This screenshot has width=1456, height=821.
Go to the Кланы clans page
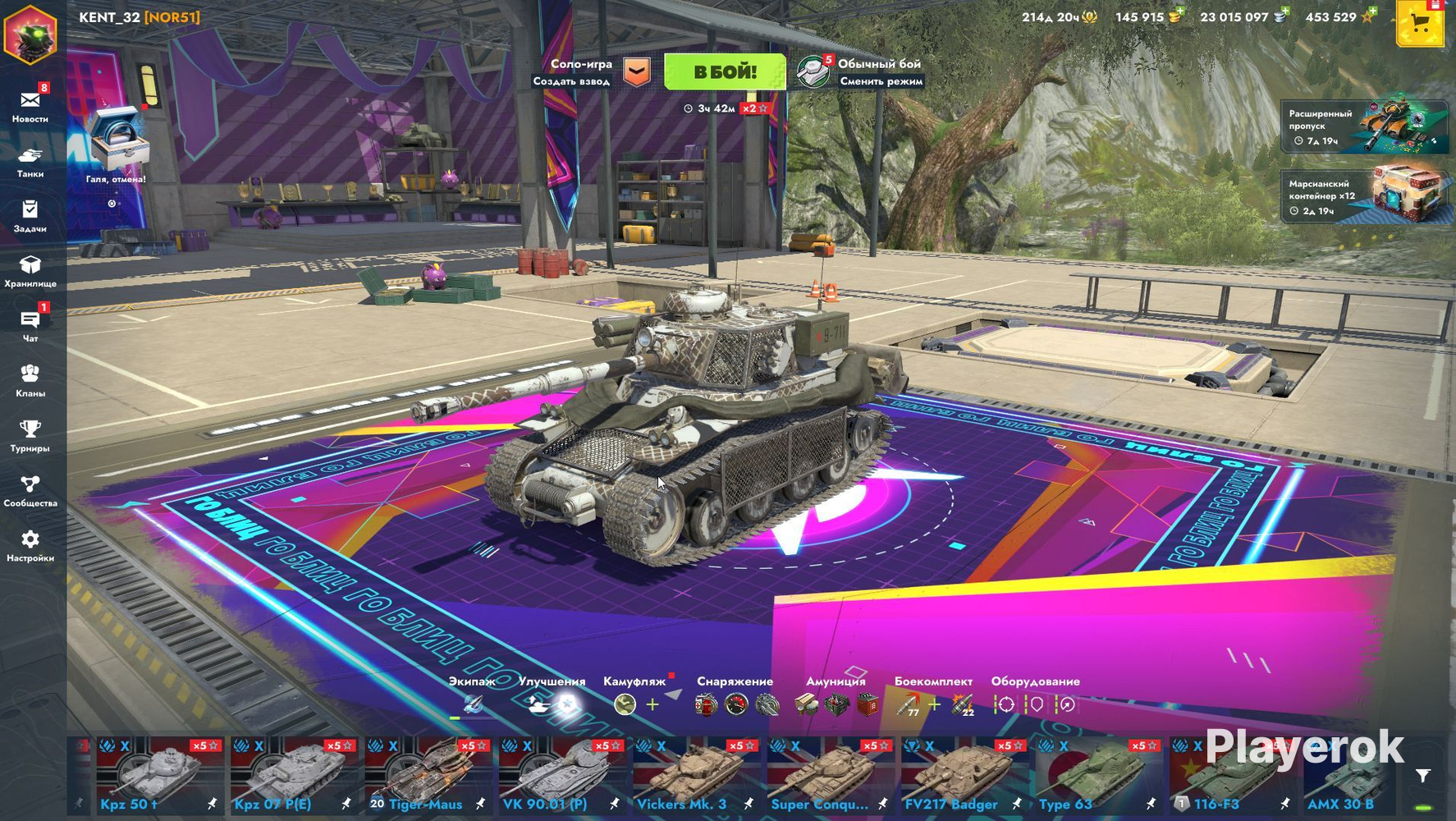[30, 381]
